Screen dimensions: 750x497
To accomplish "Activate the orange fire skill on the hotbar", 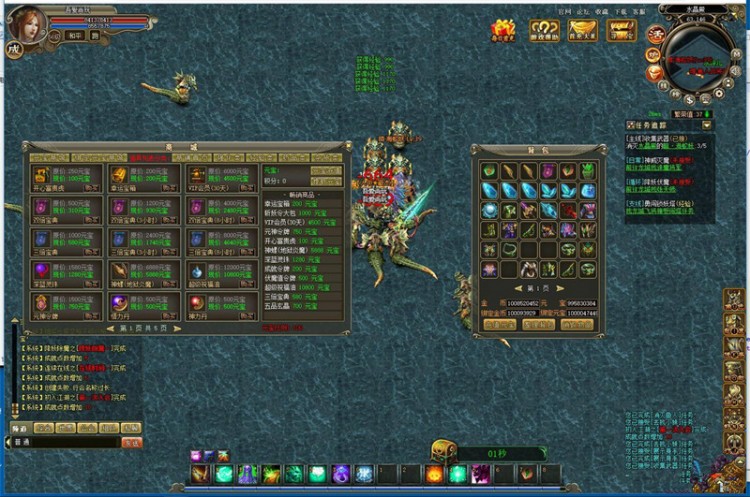I will [434, 473].
